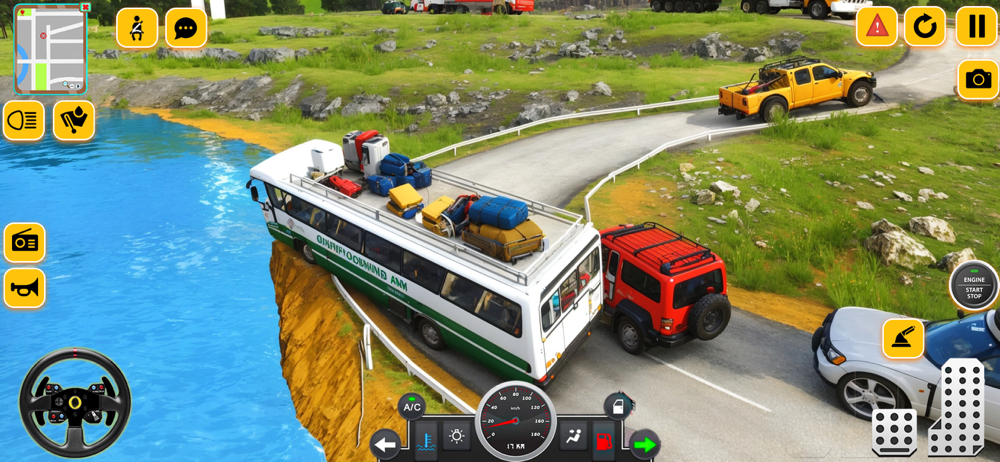Switch the camera view

977,80
